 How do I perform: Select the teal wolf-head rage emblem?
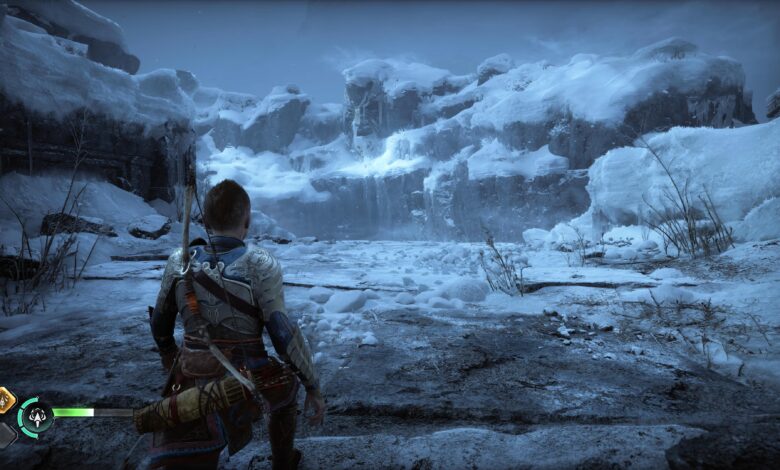[35, 415]
